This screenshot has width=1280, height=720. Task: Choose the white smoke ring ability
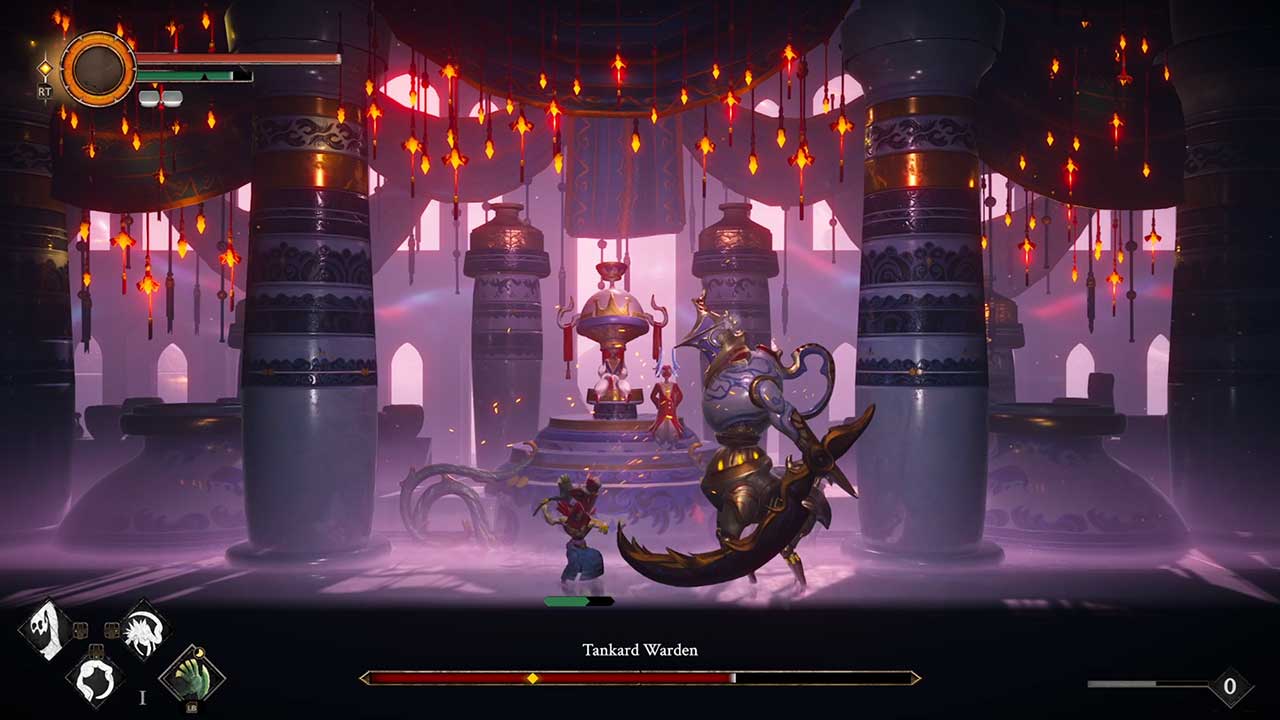pyautogui.click(x=95, y=675)
